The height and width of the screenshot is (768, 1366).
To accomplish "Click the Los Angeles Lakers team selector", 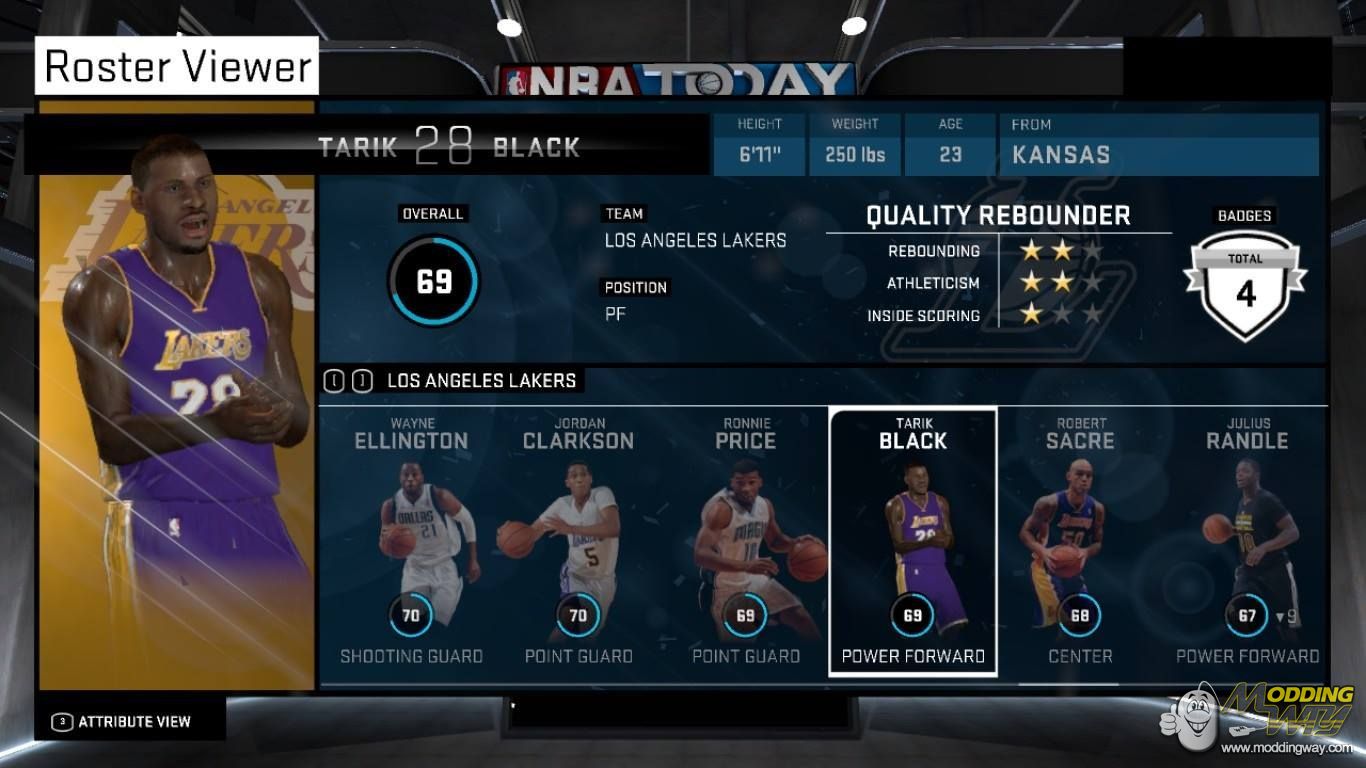I will pos(480,381).
